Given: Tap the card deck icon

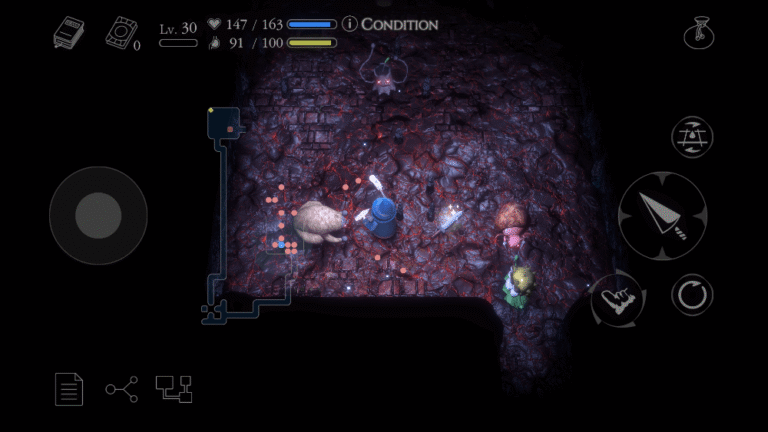Looking at the screenshot, I should [x=119, y=33].
